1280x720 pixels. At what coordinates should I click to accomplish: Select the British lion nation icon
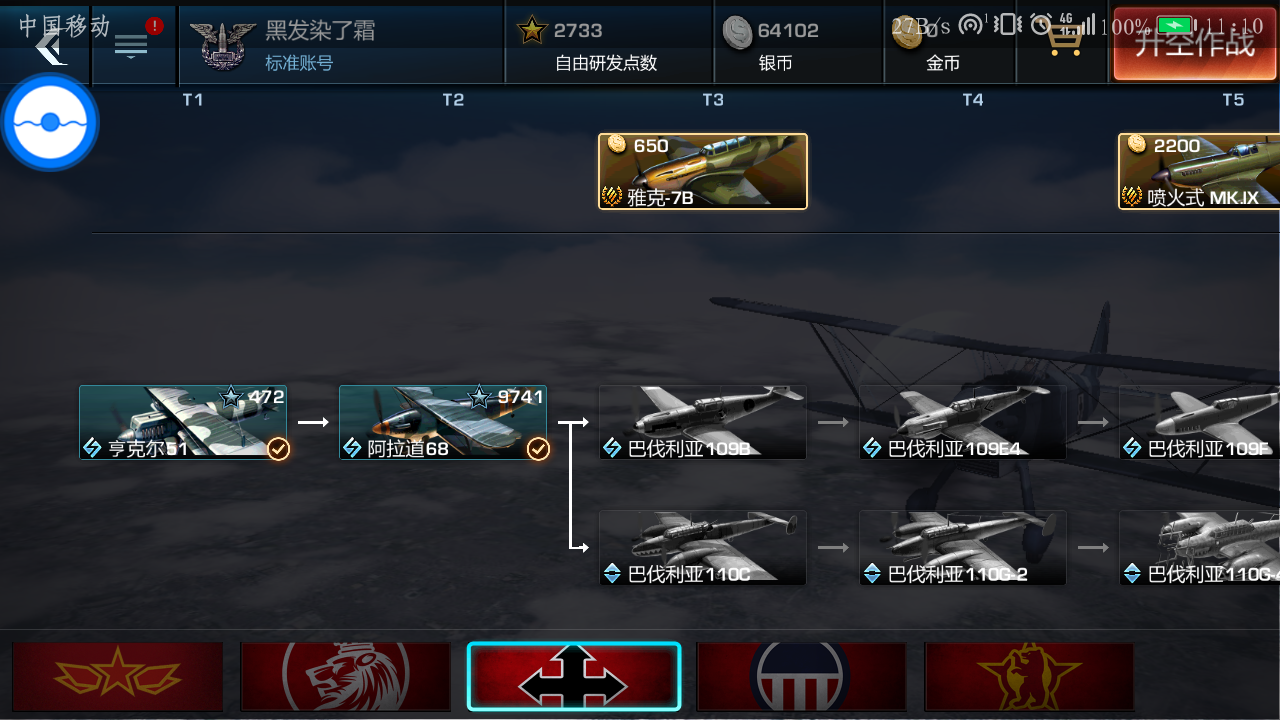pos(345,677)
